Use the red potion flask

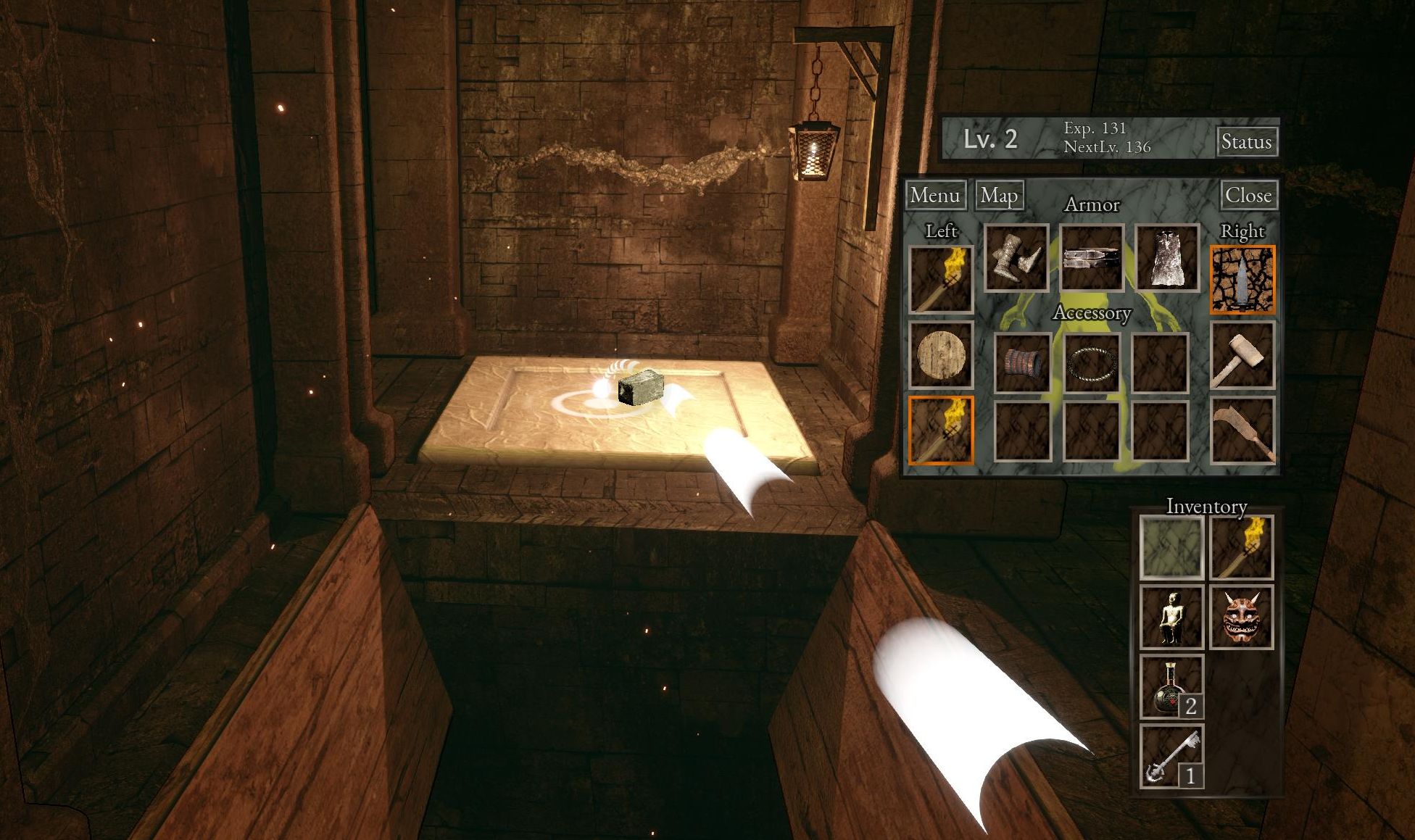pyautogui.click(x=1171, y=686)
